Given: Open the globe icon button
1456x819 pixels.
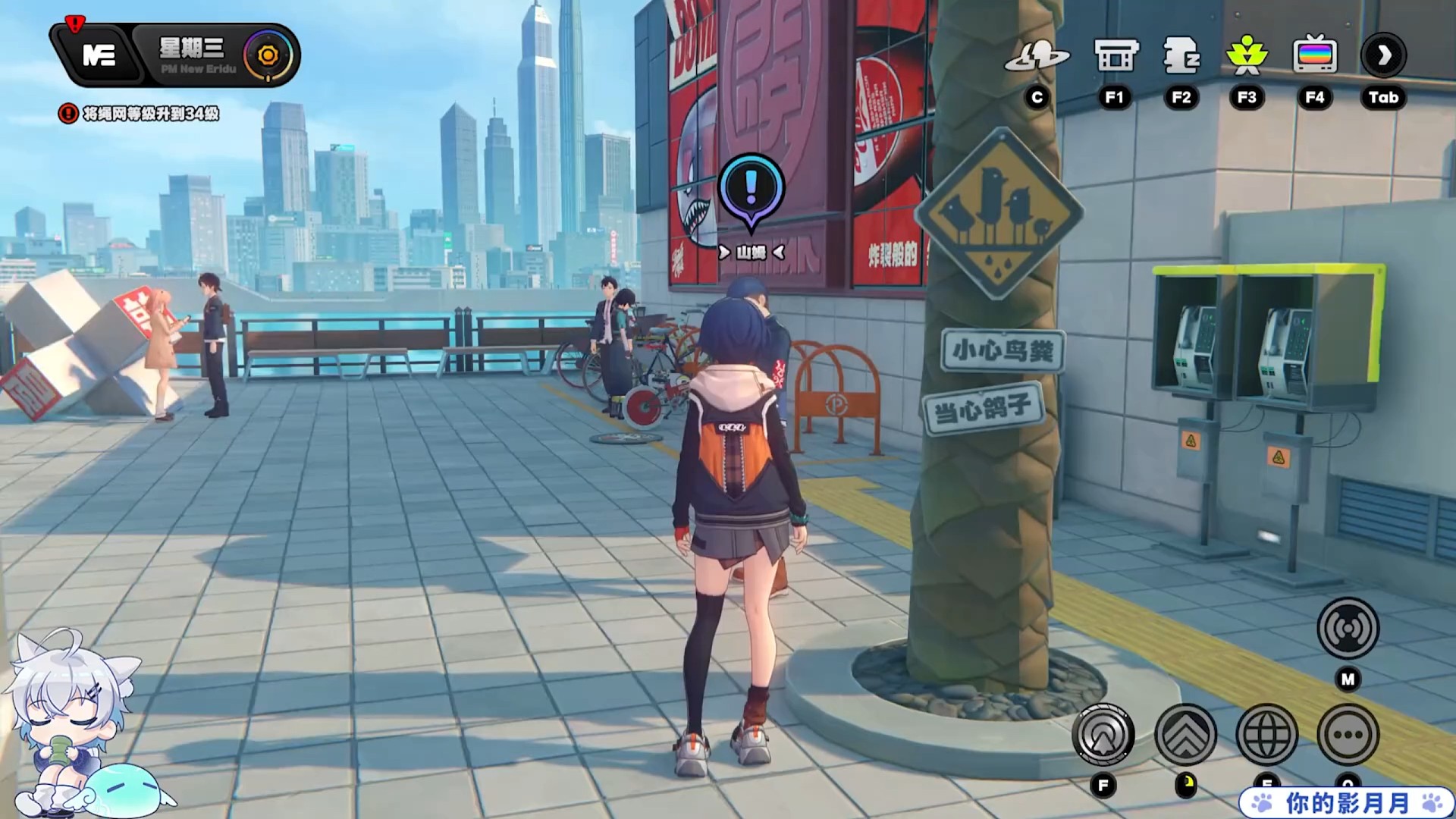Looking at the screenshot, I should 1266,735.
